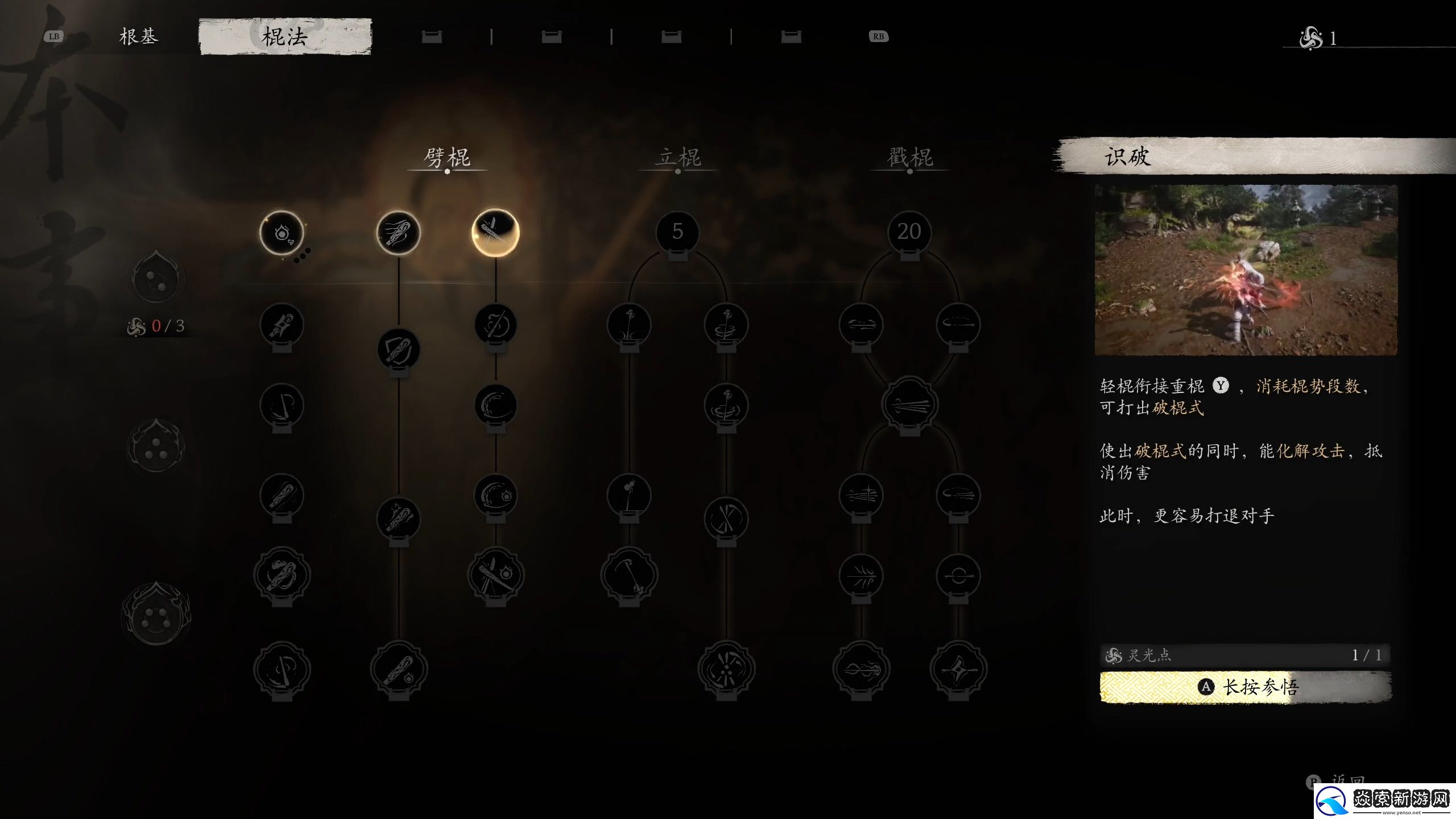Image resolution: width=1456 pixels, height=819 pixels.
Task: Click the 长按参悟 learn button
Action: [1246, 687]
